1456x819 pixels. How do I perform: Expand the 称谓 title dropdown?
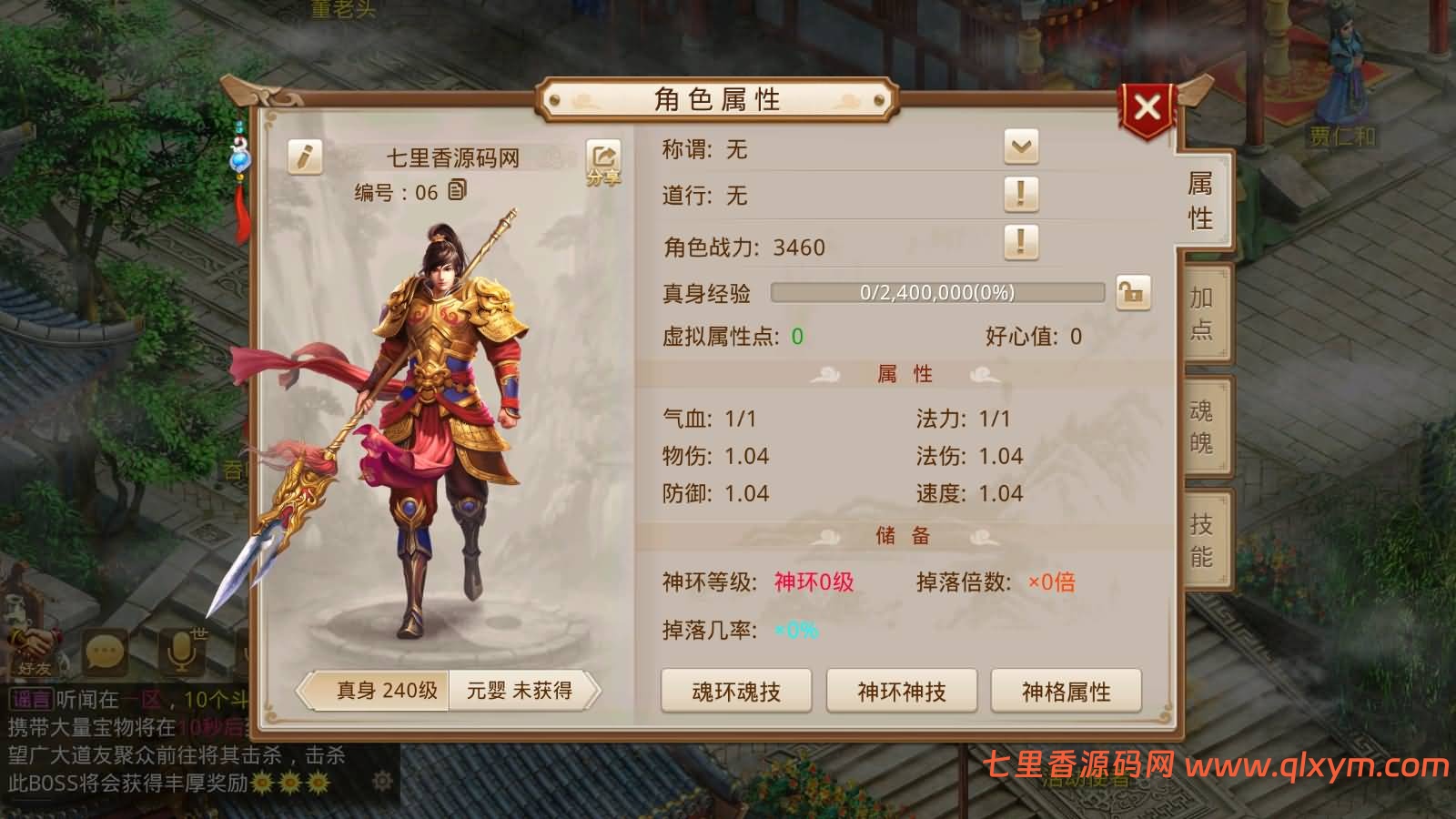tap(1023, 147)
